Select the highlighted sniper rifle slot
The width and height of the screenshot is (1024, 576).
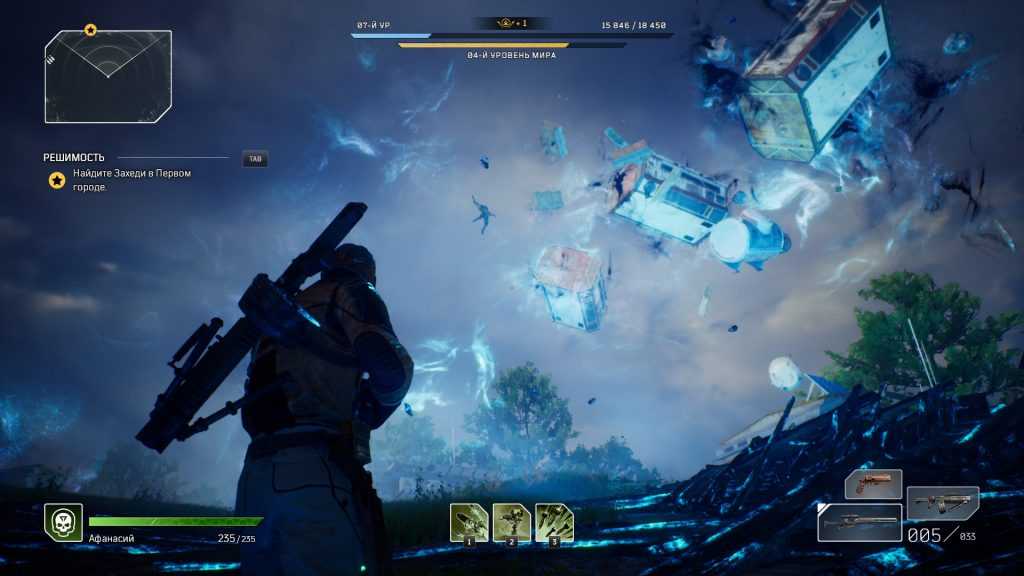859,522
